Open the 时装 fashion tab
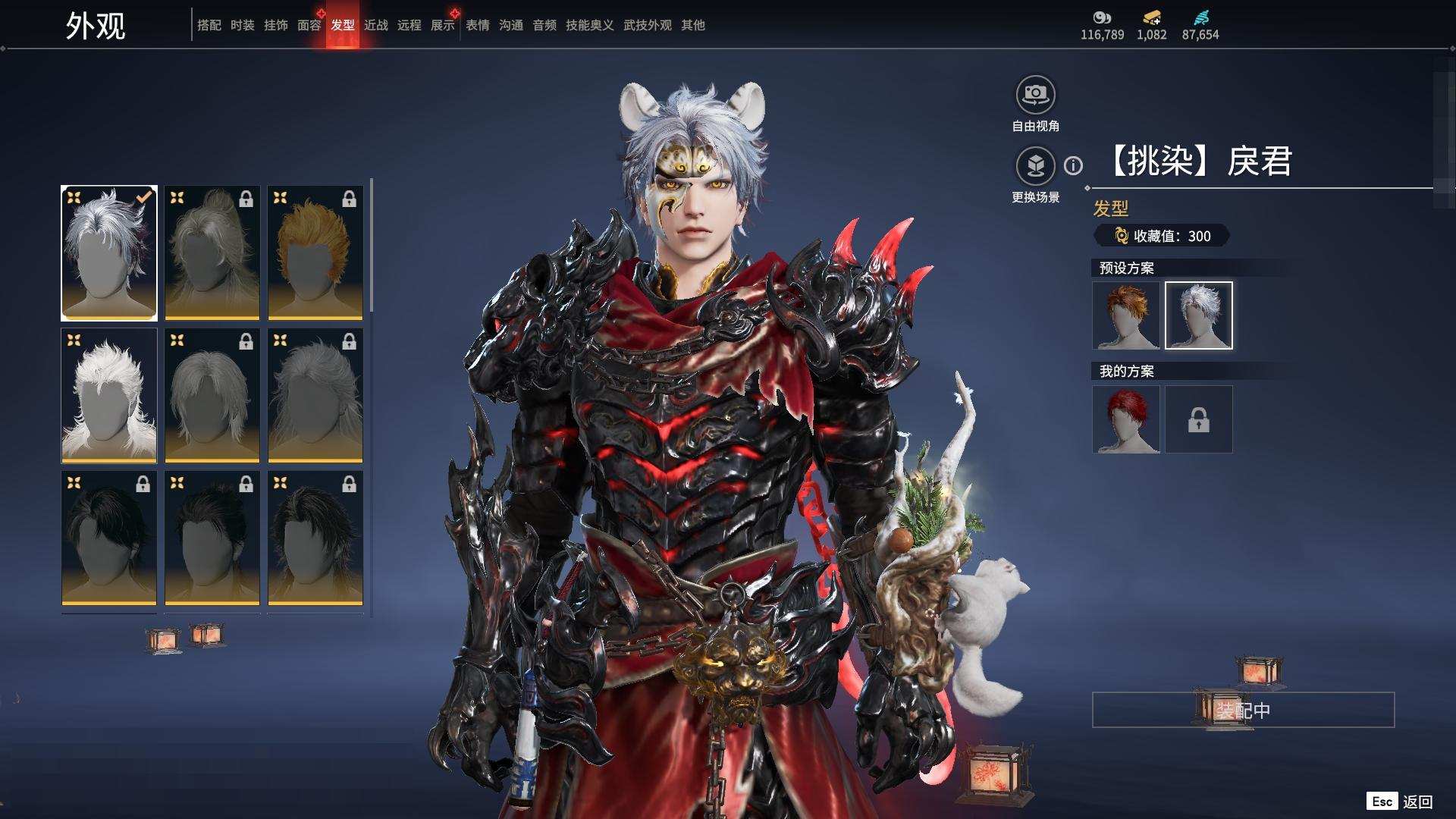The width and height of the screenshot is (1456, 819). click(x=242, y=25)
